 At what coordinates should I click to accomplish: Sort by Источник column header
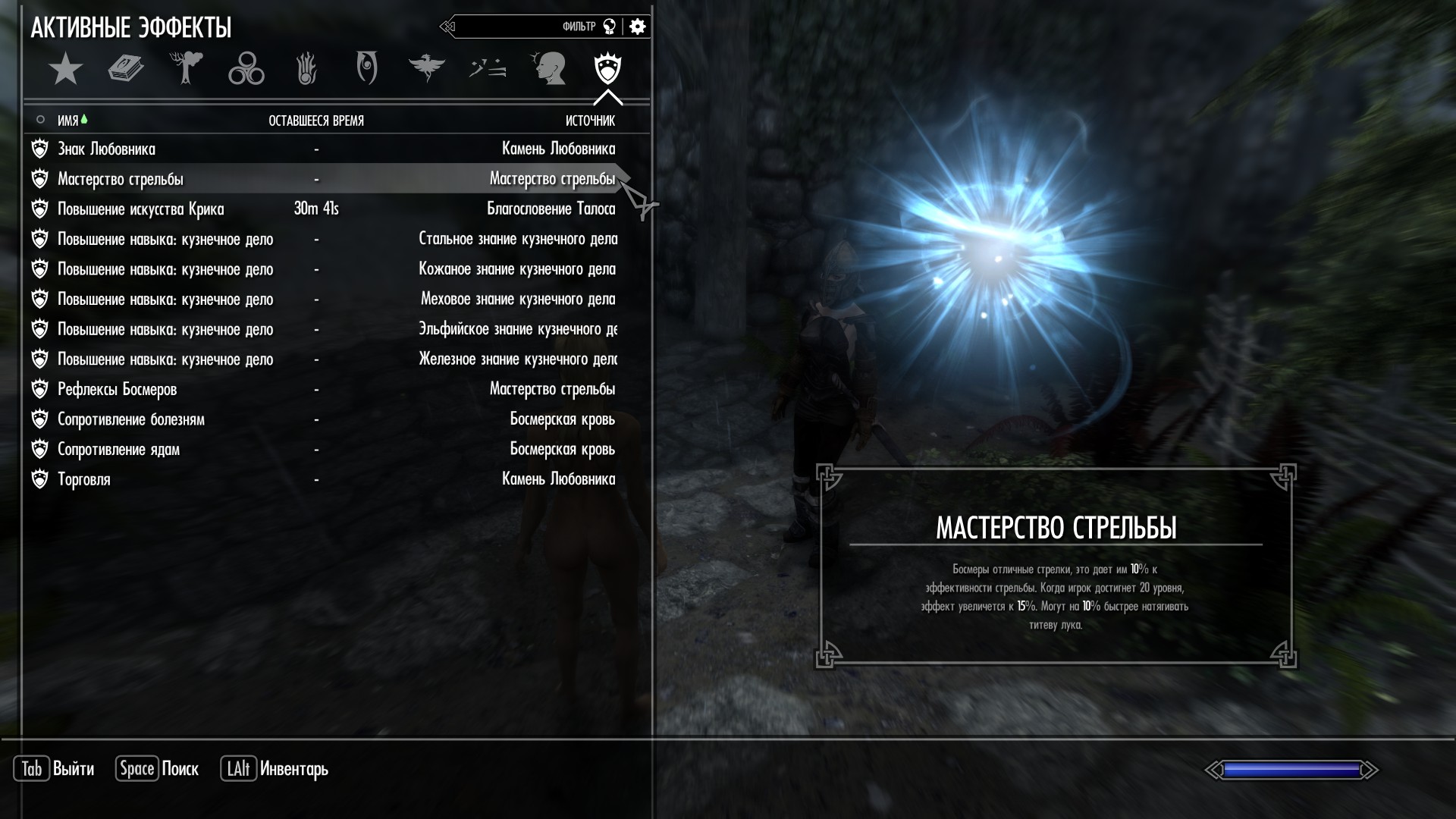point(590,121)
